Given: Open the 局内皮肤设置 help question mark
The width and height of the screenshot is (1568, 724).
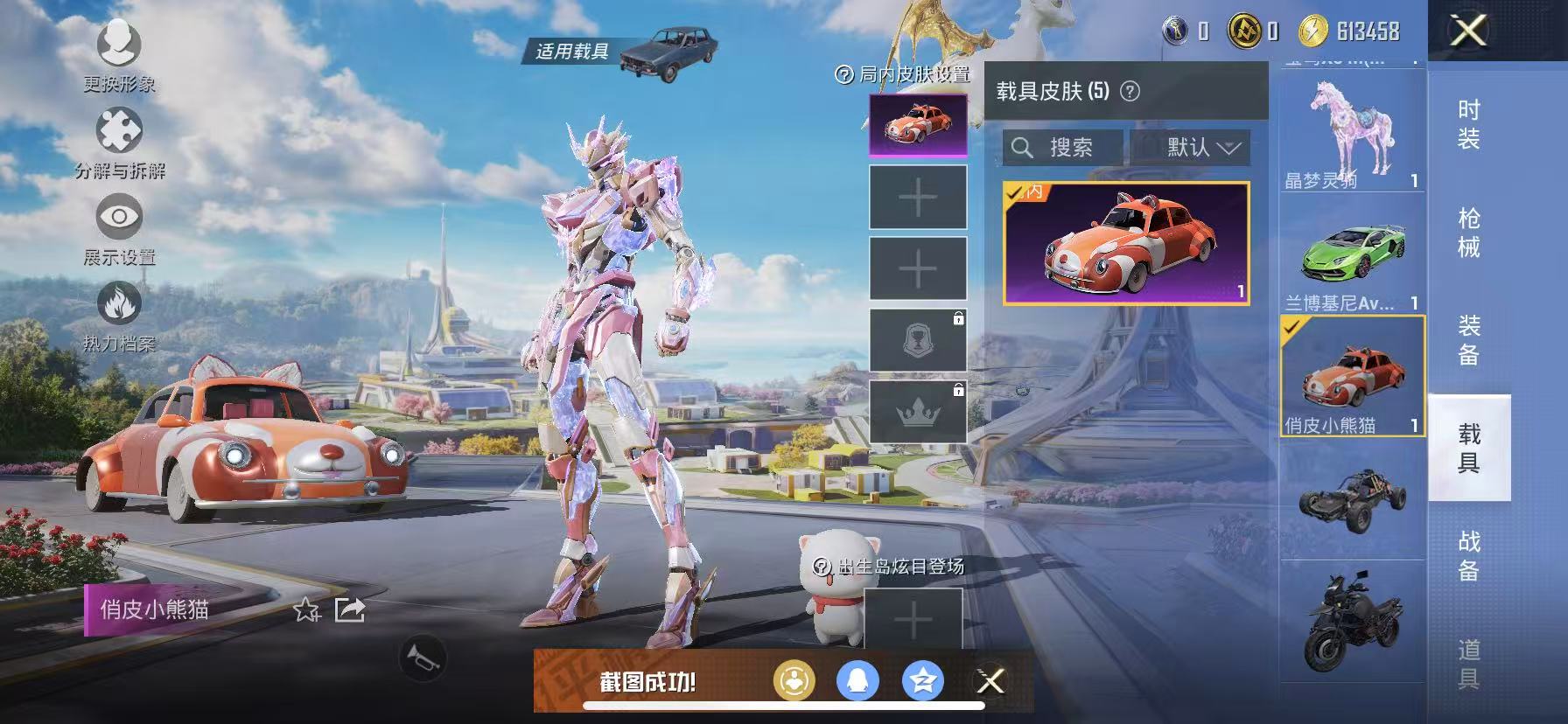Looking at the screenshot, I should [843, 77].
